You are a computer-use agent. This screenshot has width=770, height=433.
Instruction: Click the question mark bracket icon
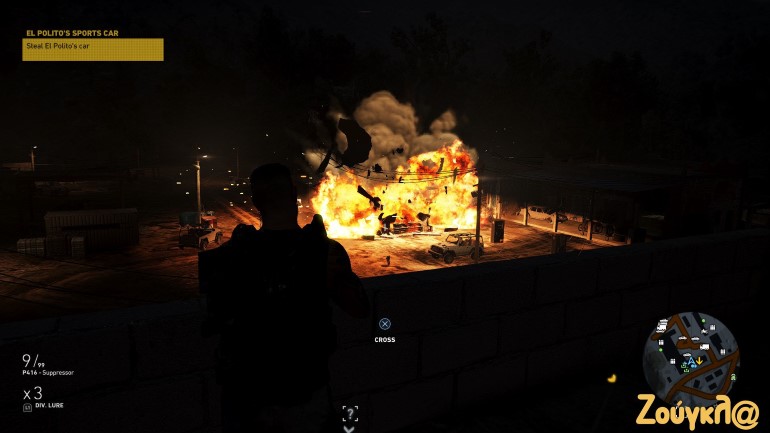[349, 413]
